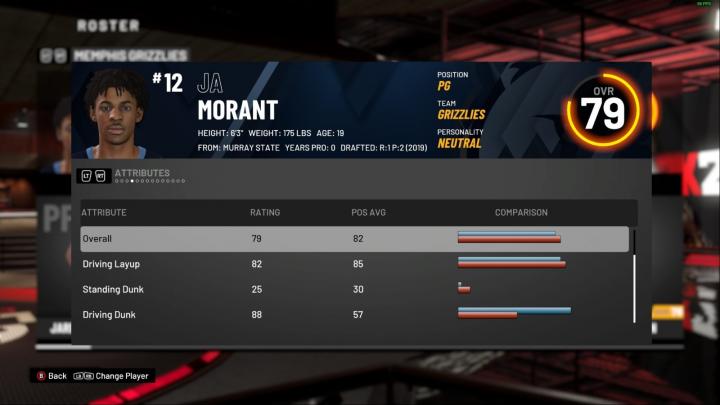Viewport: 720px width, 405px height.
Task: Click the Back option
Action: pyautogui.click(x=52, y=376)
